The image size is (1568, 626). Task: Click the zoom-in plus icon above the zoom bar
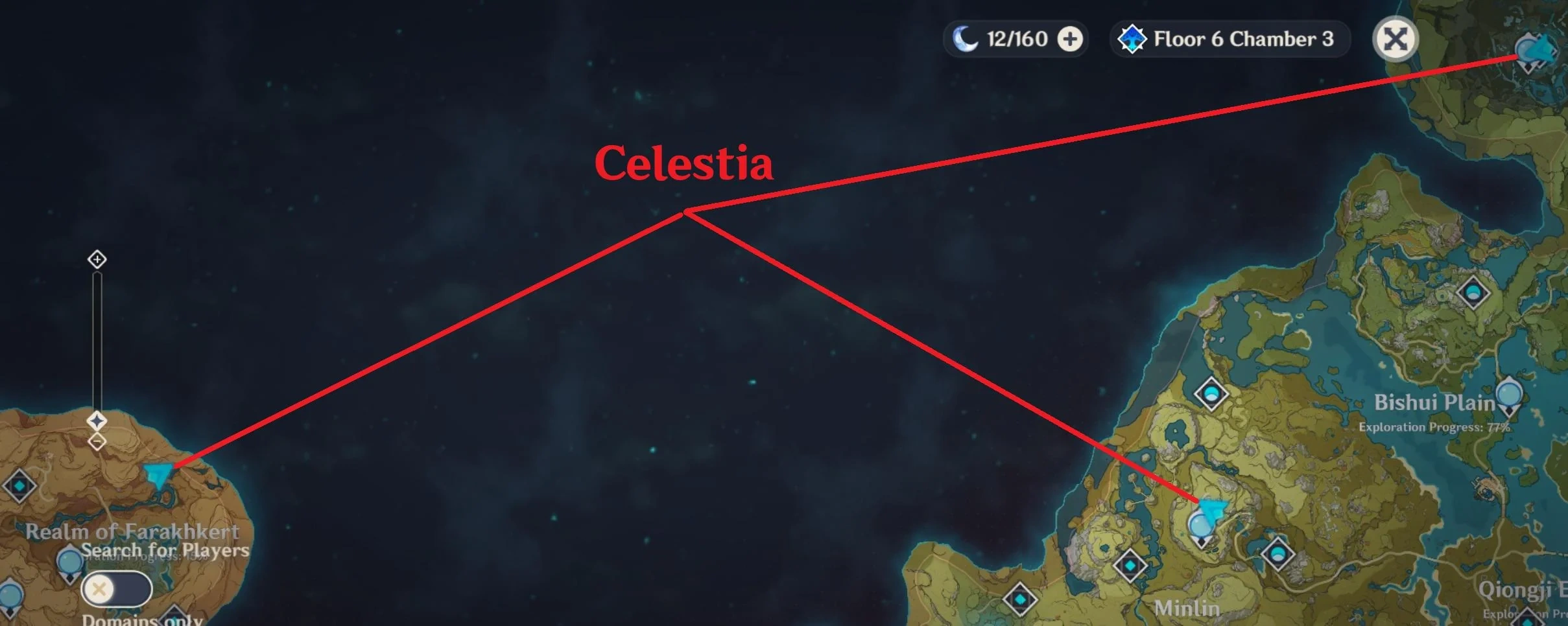[x=97, y=259]
